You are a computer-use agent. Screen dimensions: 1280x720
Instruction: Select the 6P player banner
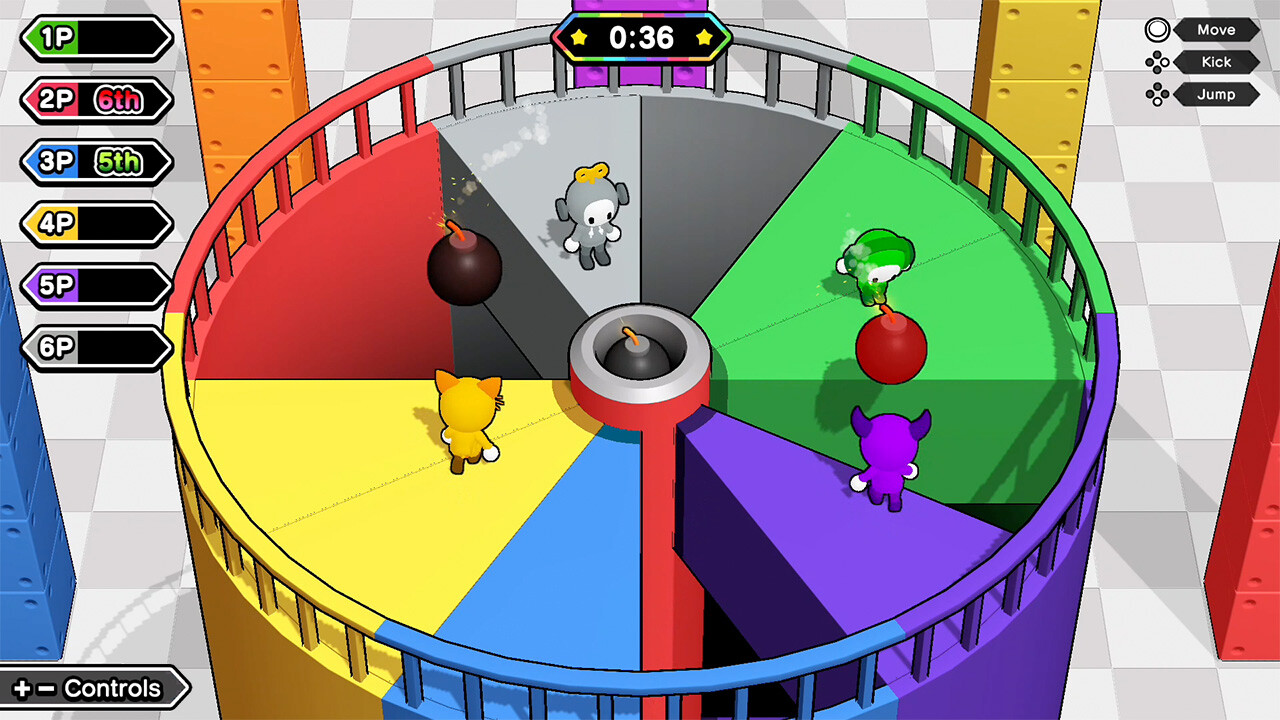(x=93, y=348)
